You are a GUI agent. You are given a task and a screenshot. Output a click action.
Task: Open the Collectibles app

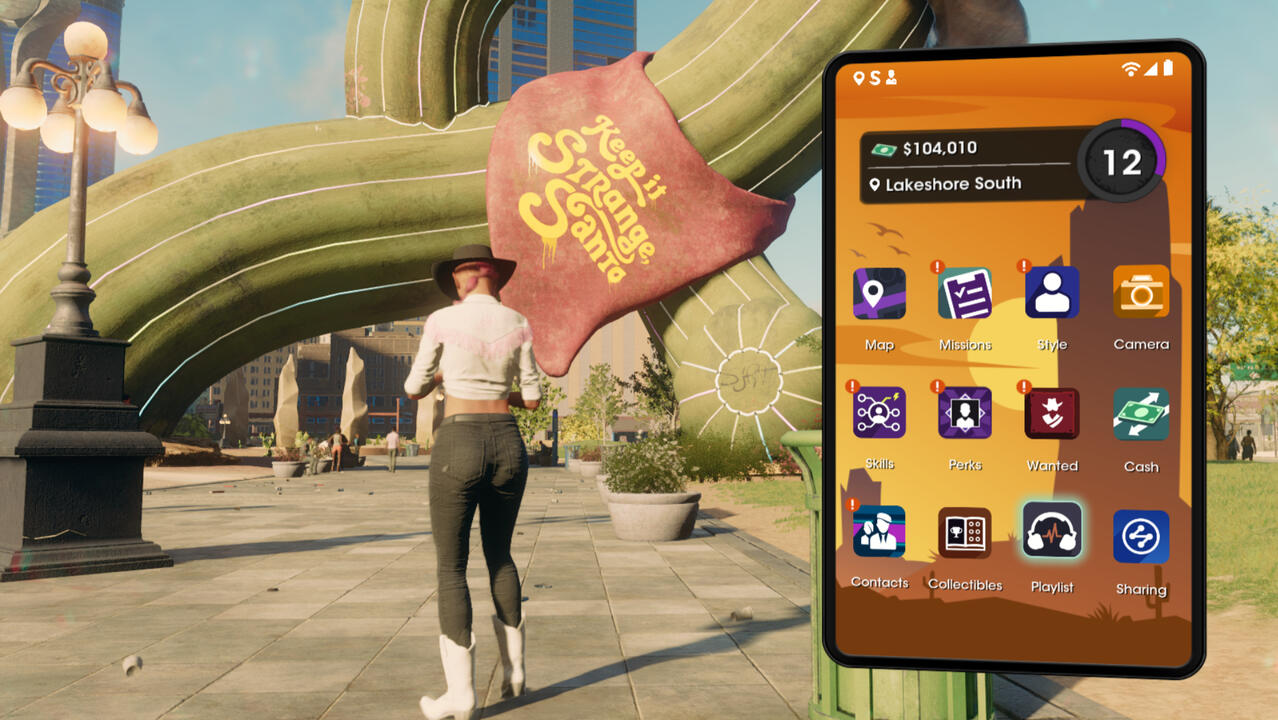965,532
